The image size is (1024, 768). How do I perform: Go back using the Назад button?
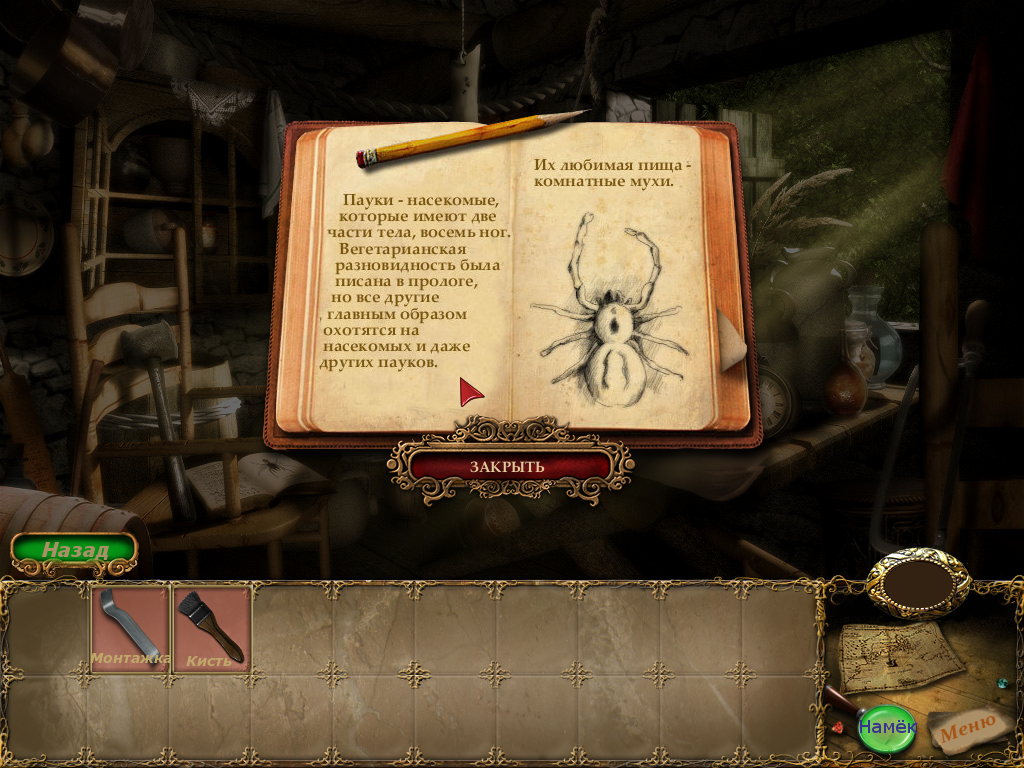[74, 550]
